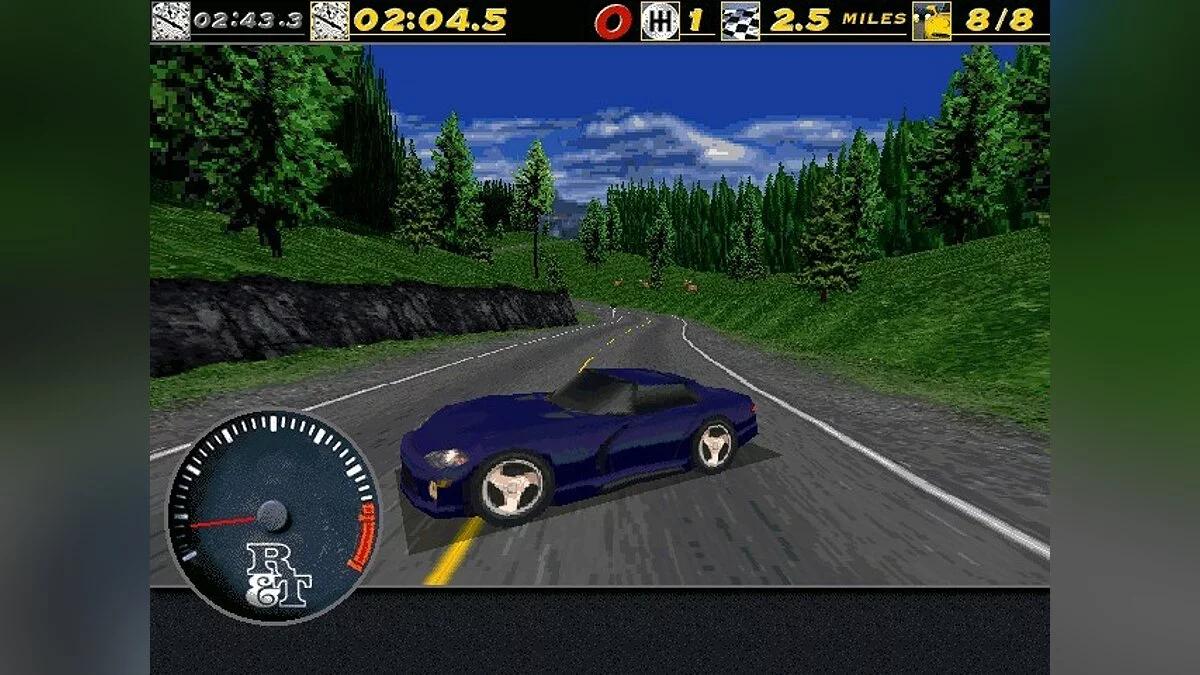Select the stopwatch icon beside the yellow lap time
Viewport: 1200px width, 675px height.
point(330,21)
